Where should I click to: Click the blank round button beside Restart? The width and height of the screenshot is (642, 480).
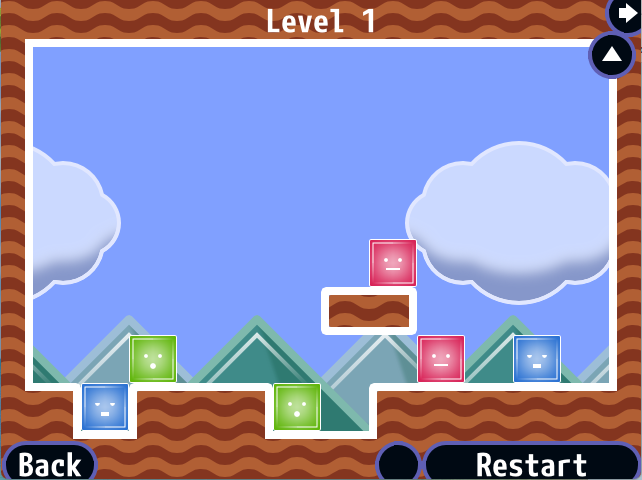click(x=399, y=464)
